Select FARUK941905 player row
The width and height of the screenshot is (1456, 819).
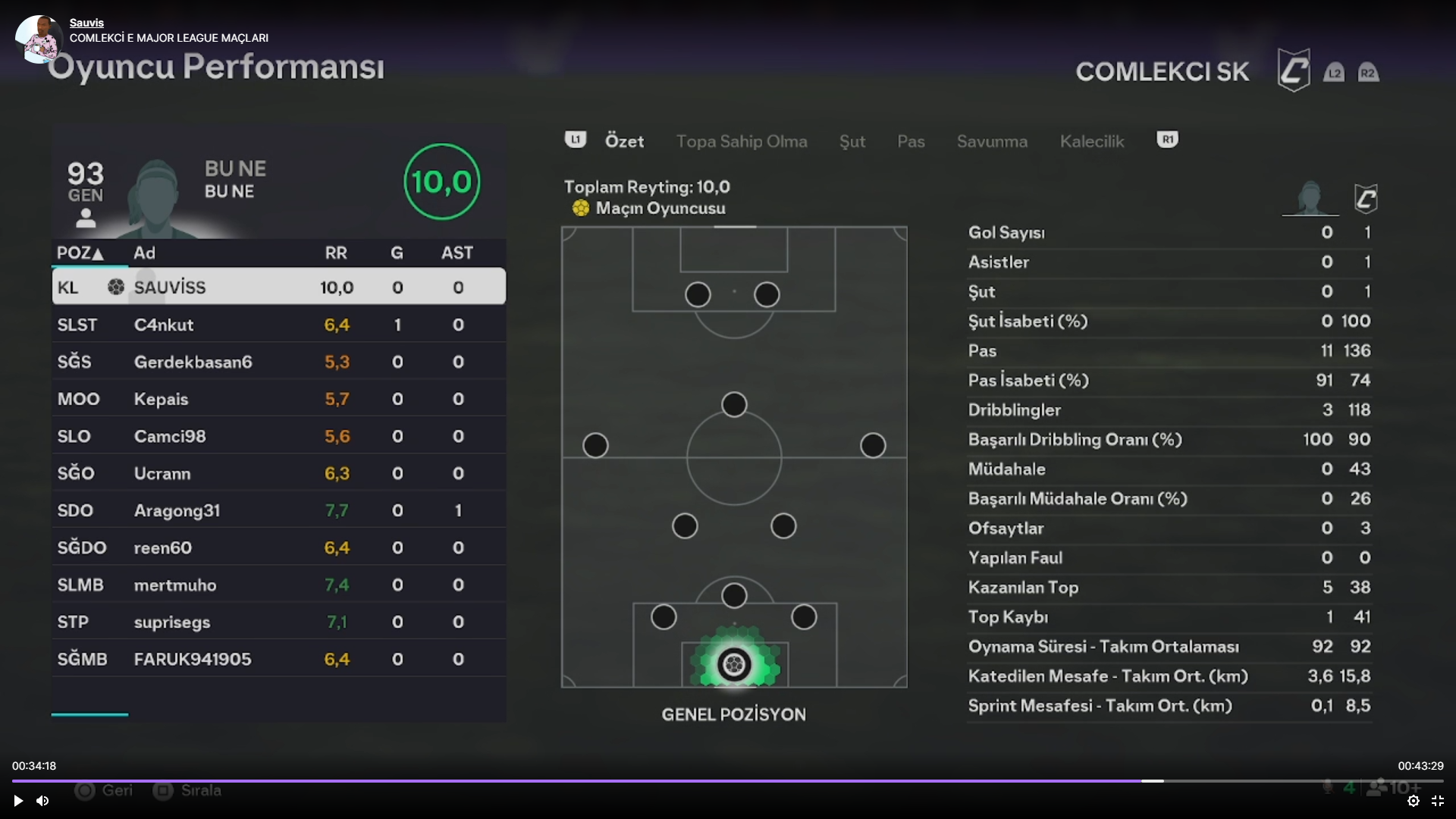(x=278, y=659)
